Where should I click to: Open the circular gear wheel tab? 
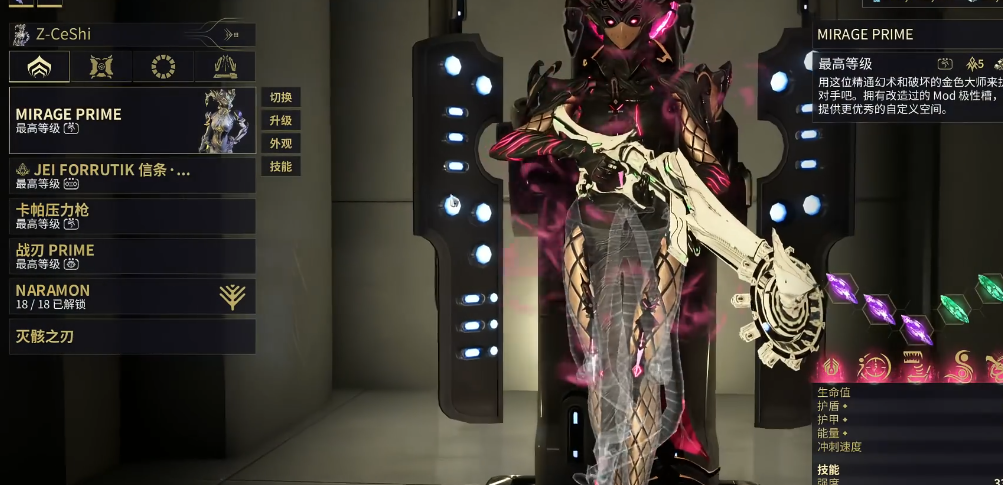162,67
